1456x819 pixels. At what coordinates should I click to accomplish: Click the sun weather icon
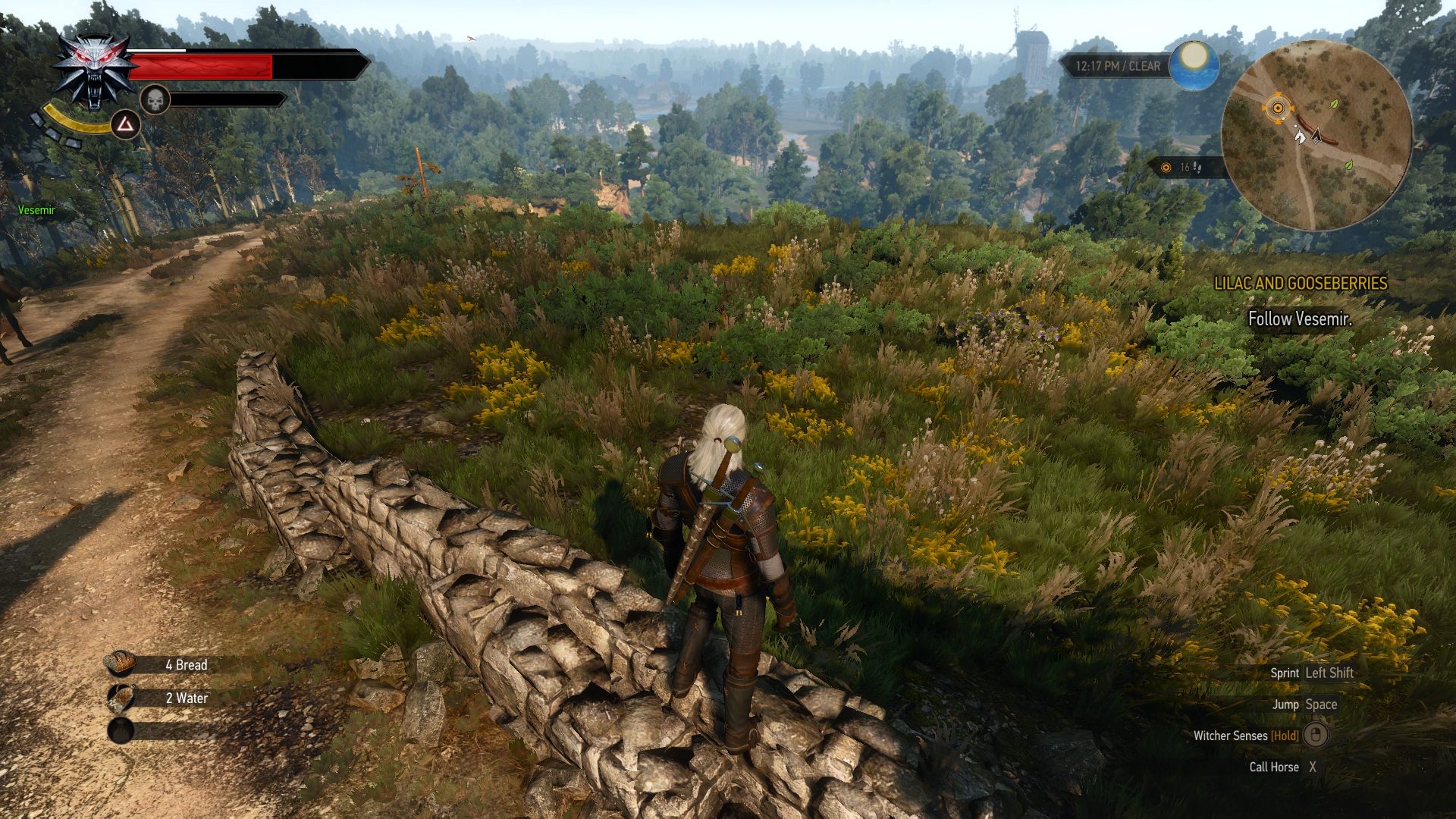pos(1194,64)
